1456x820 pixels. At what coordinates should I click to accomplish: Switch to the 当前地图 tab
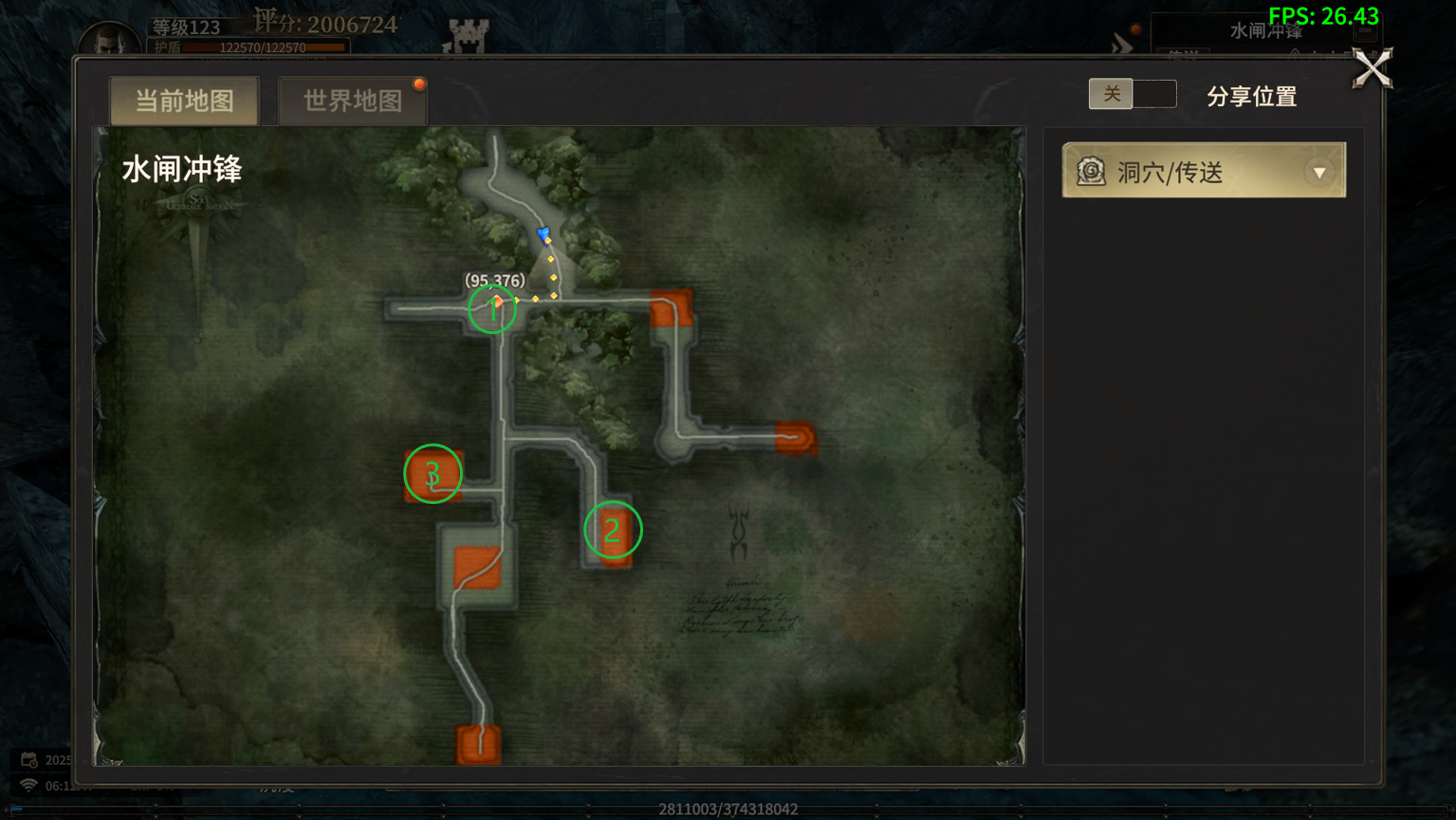184,101
